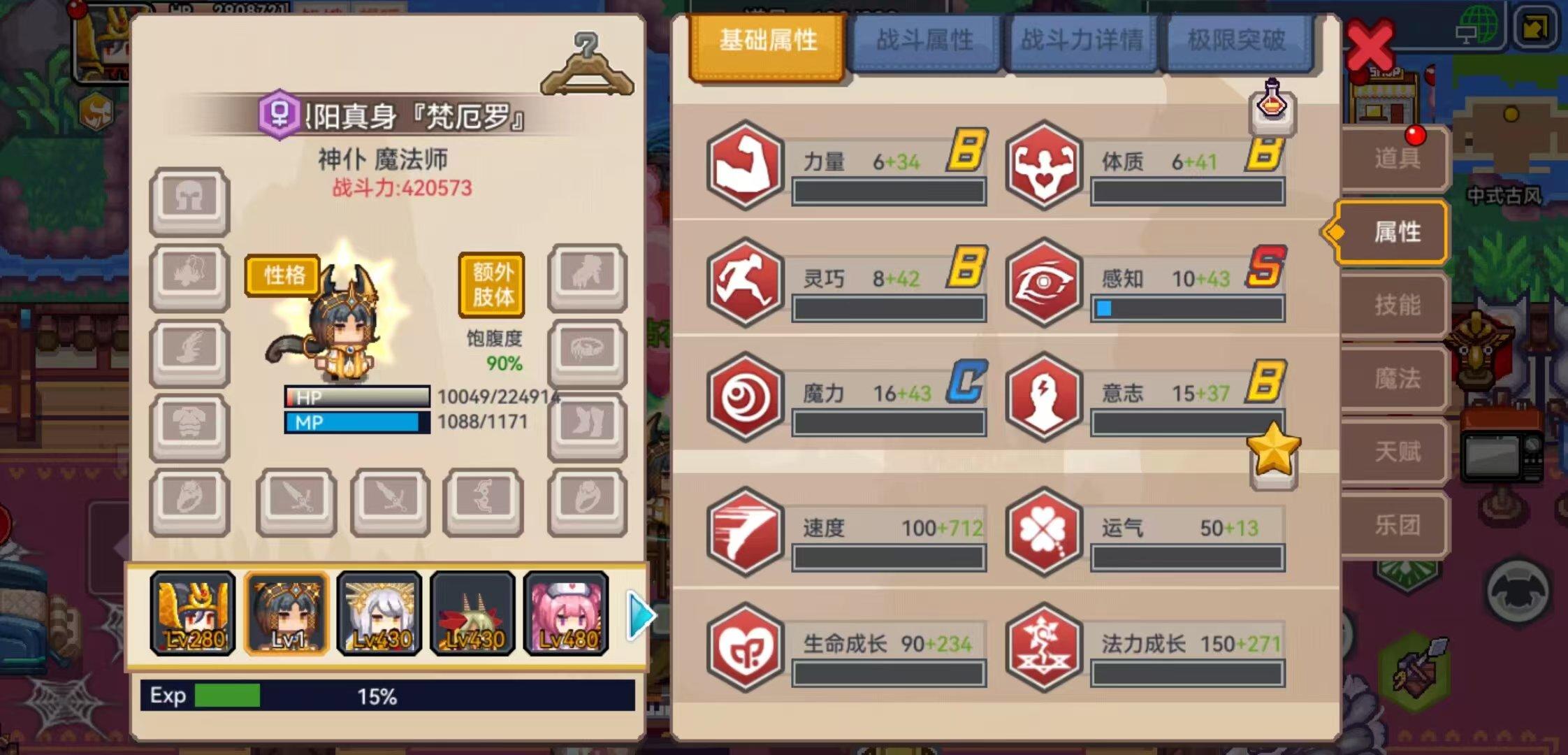Image resolution: width=1568 pixels, height=755 pixels.
Task: Click the 性格 personality button
Action: point(282,275)
